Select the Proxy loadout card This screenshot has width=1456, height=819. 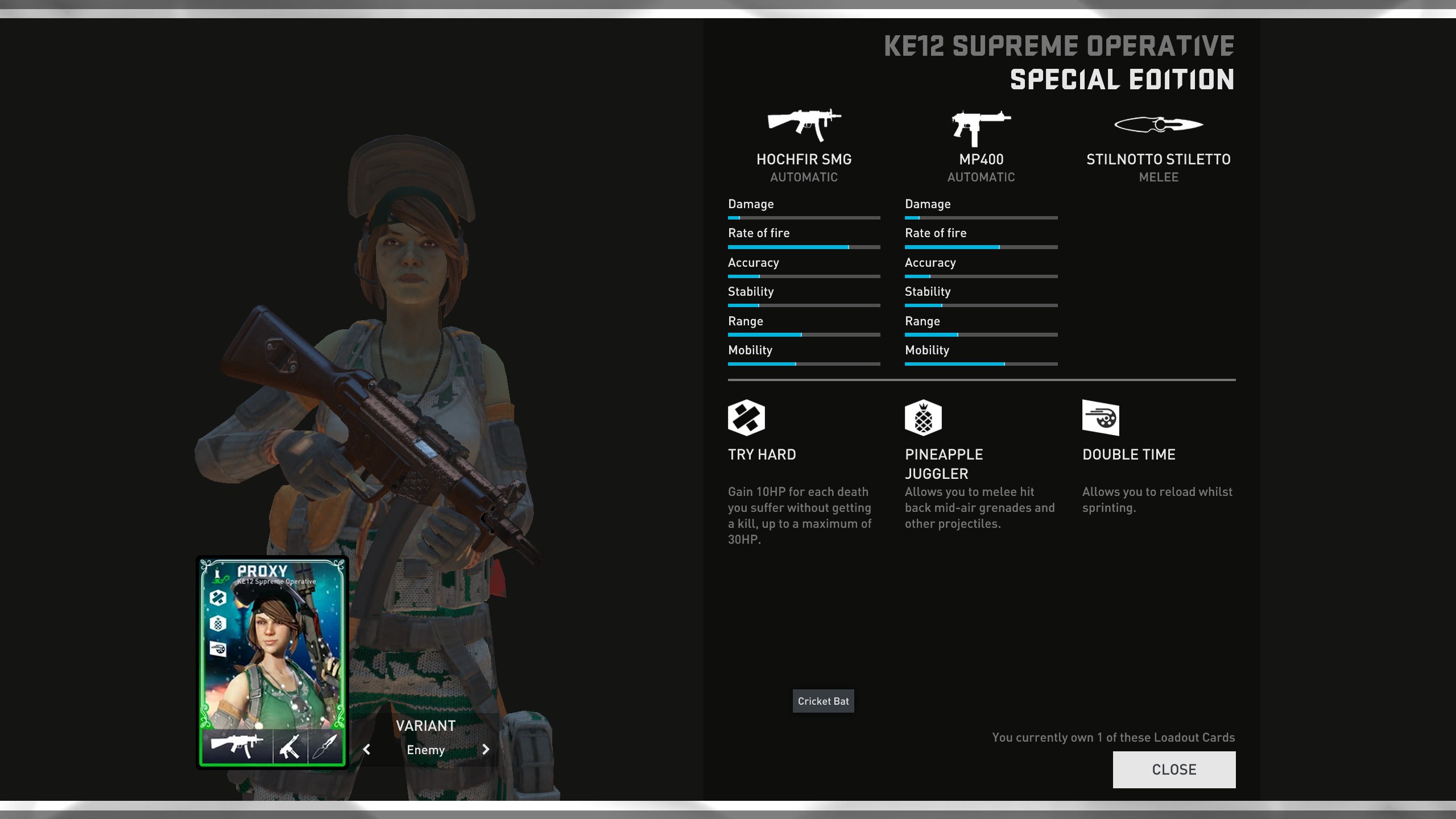pos(272,661)
